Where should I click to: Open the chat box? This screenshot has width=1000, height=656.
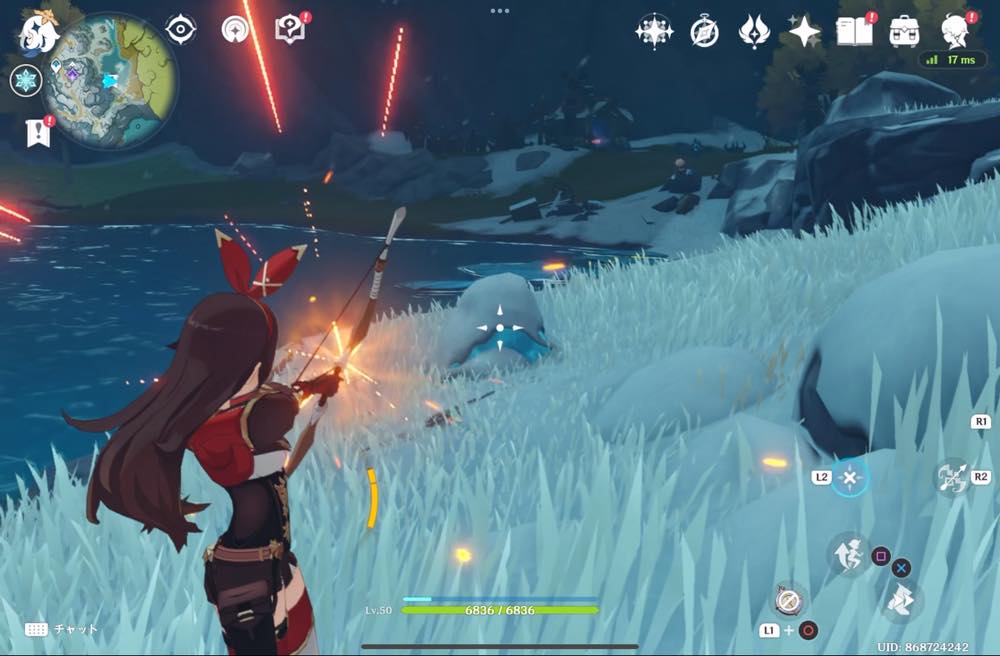(x=62, y=629)
